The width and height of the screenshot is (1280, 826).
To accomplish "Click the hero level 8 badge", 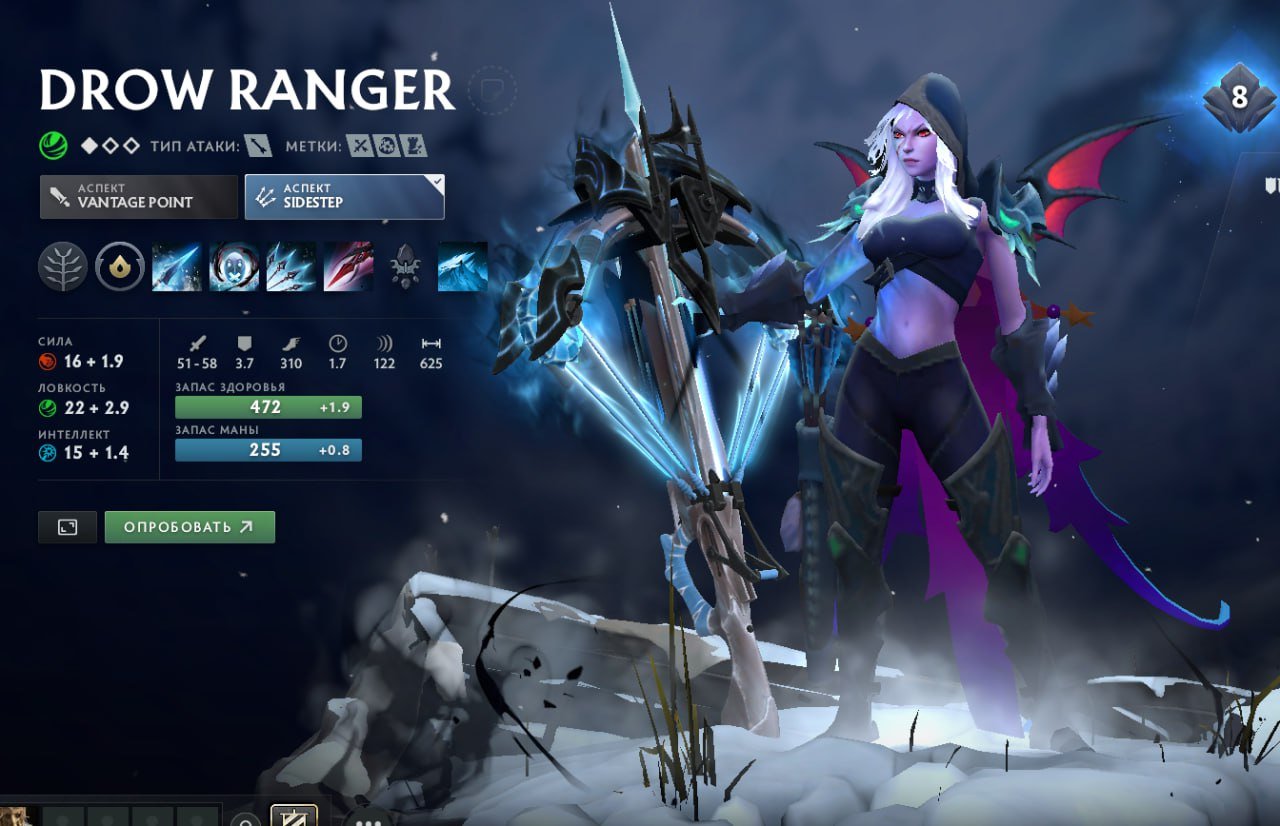I will tap(1239, 98).
